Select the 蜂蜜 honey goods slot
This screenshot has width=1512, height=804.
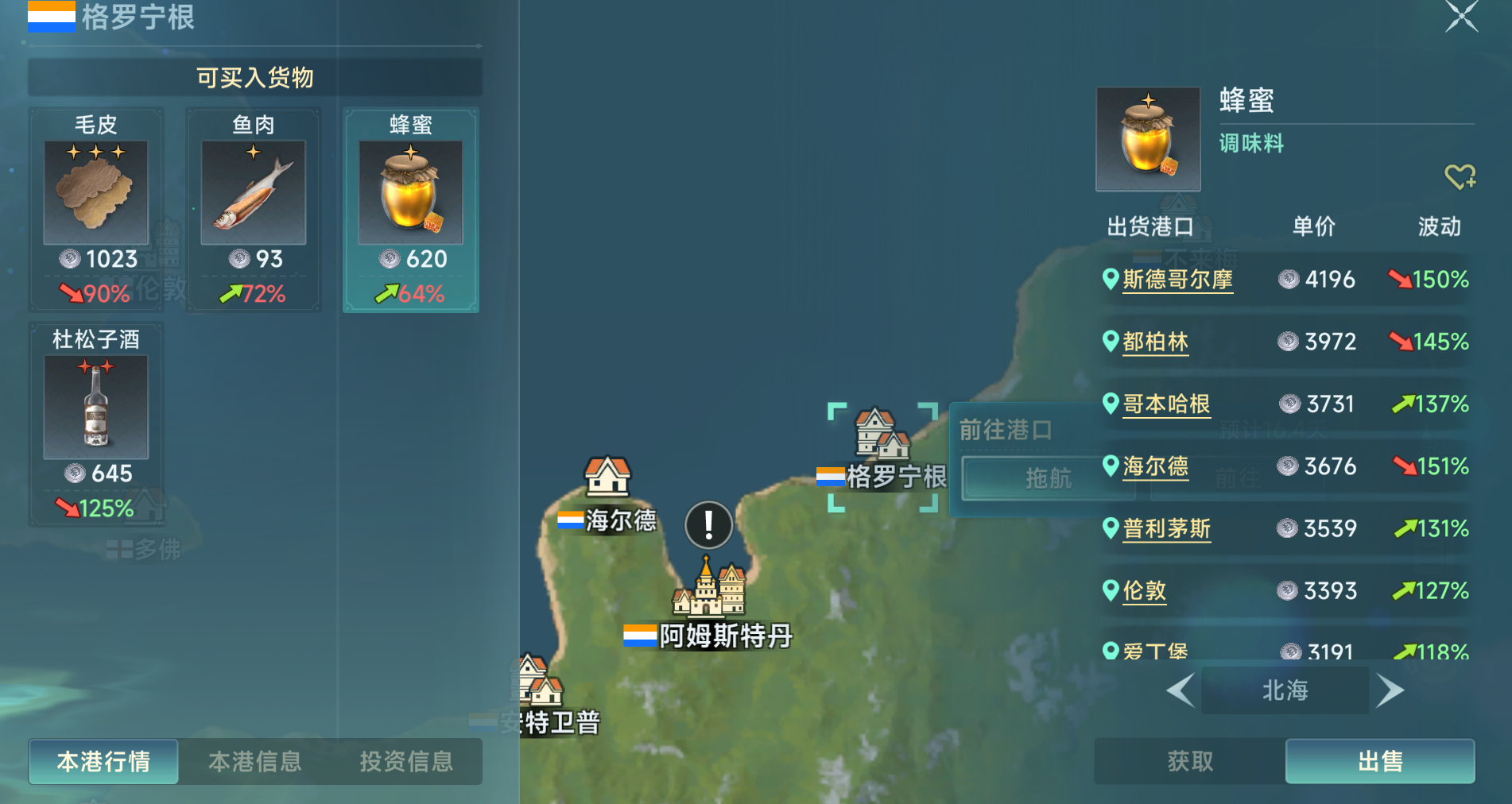click(x=410, y=210)
